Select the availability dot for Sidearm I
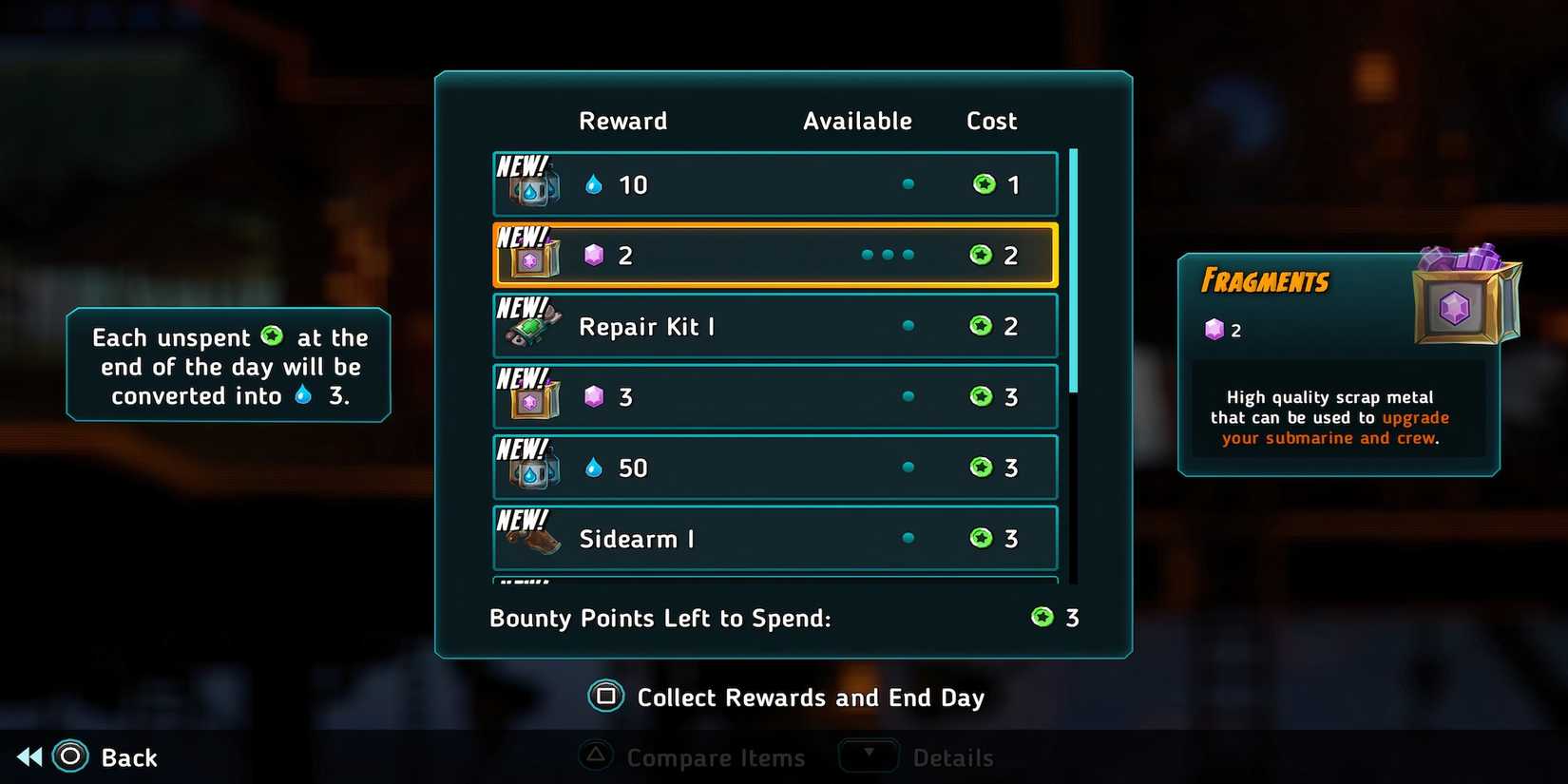This screenshot has width=1568, height=784. (908, 538)
